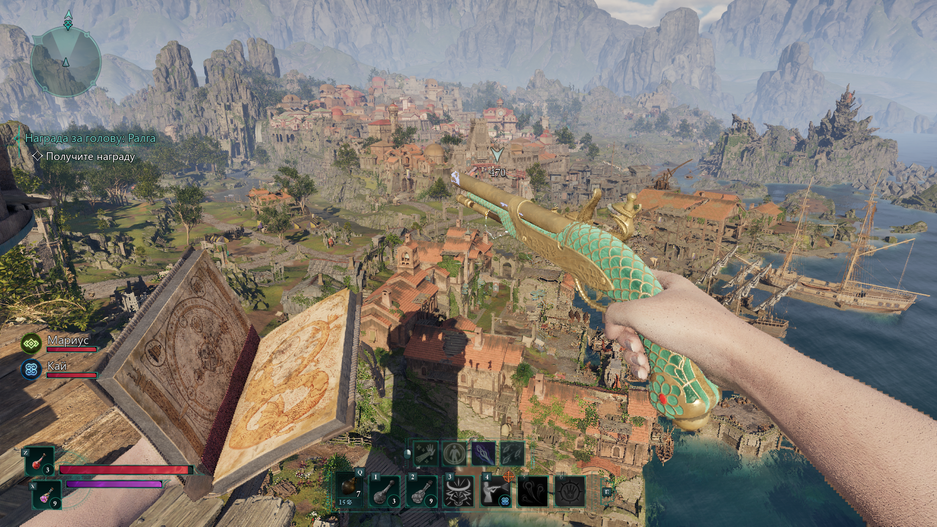
Task: Select party member Мариус portrait
Action: point(31,343)
